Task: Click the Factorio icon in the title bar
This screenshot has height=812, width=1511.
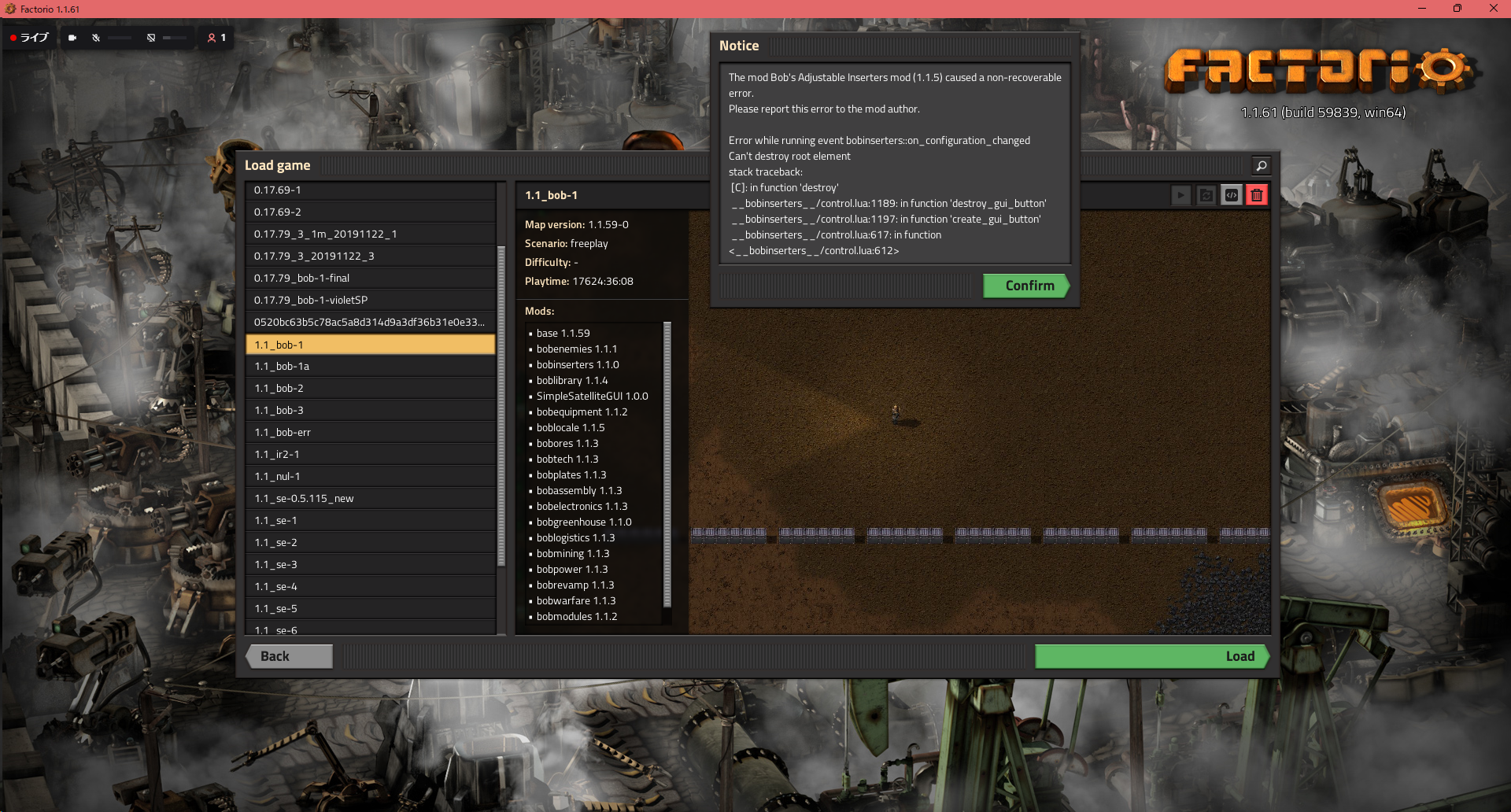Action: coord(9,9)
